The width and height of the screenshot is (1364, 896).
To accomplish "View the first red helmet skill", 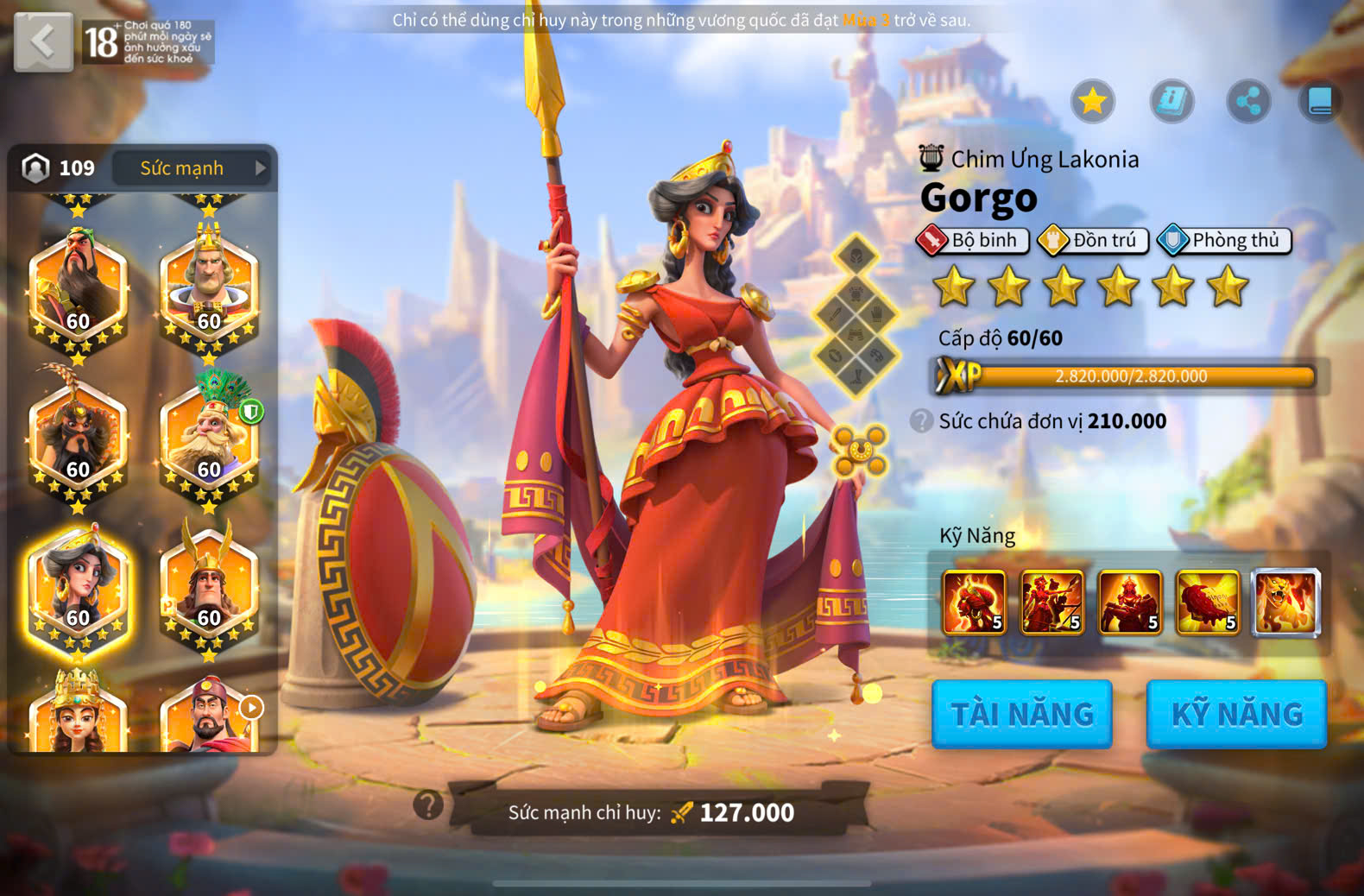I will click(x=975, y=603).
